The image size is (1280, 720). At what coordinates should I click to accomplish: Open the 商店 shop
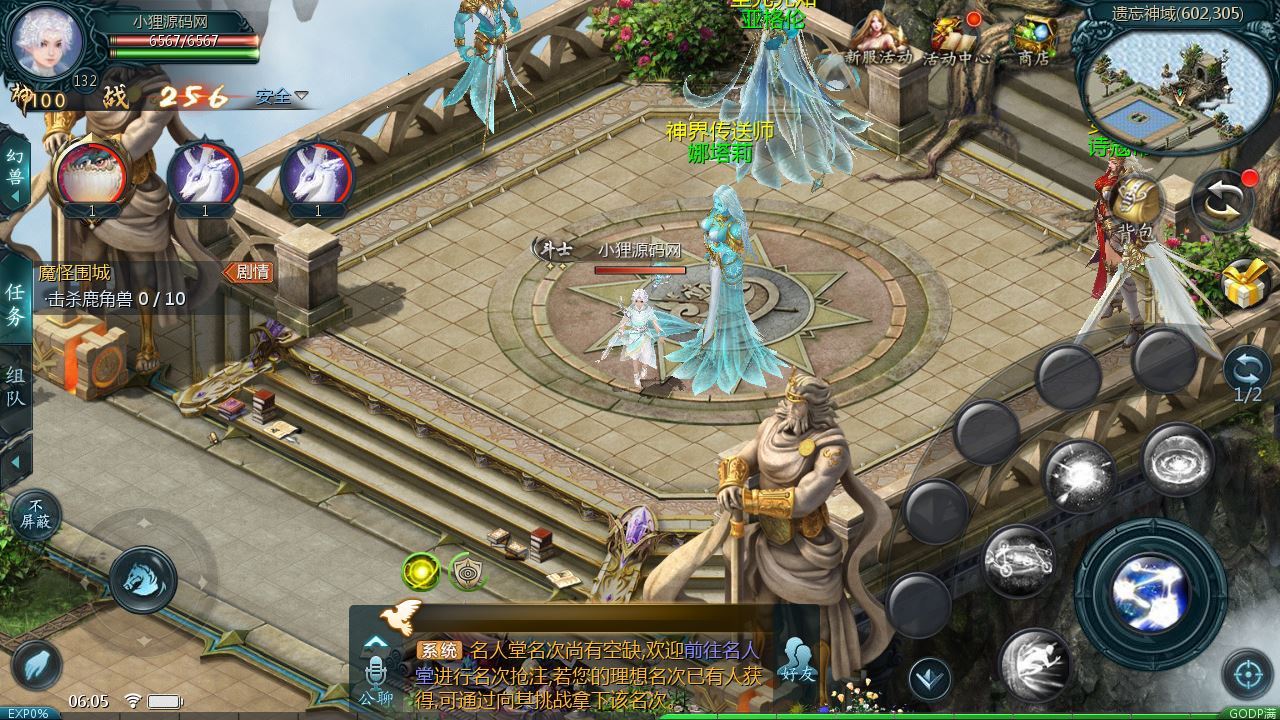coord(1034,40)
